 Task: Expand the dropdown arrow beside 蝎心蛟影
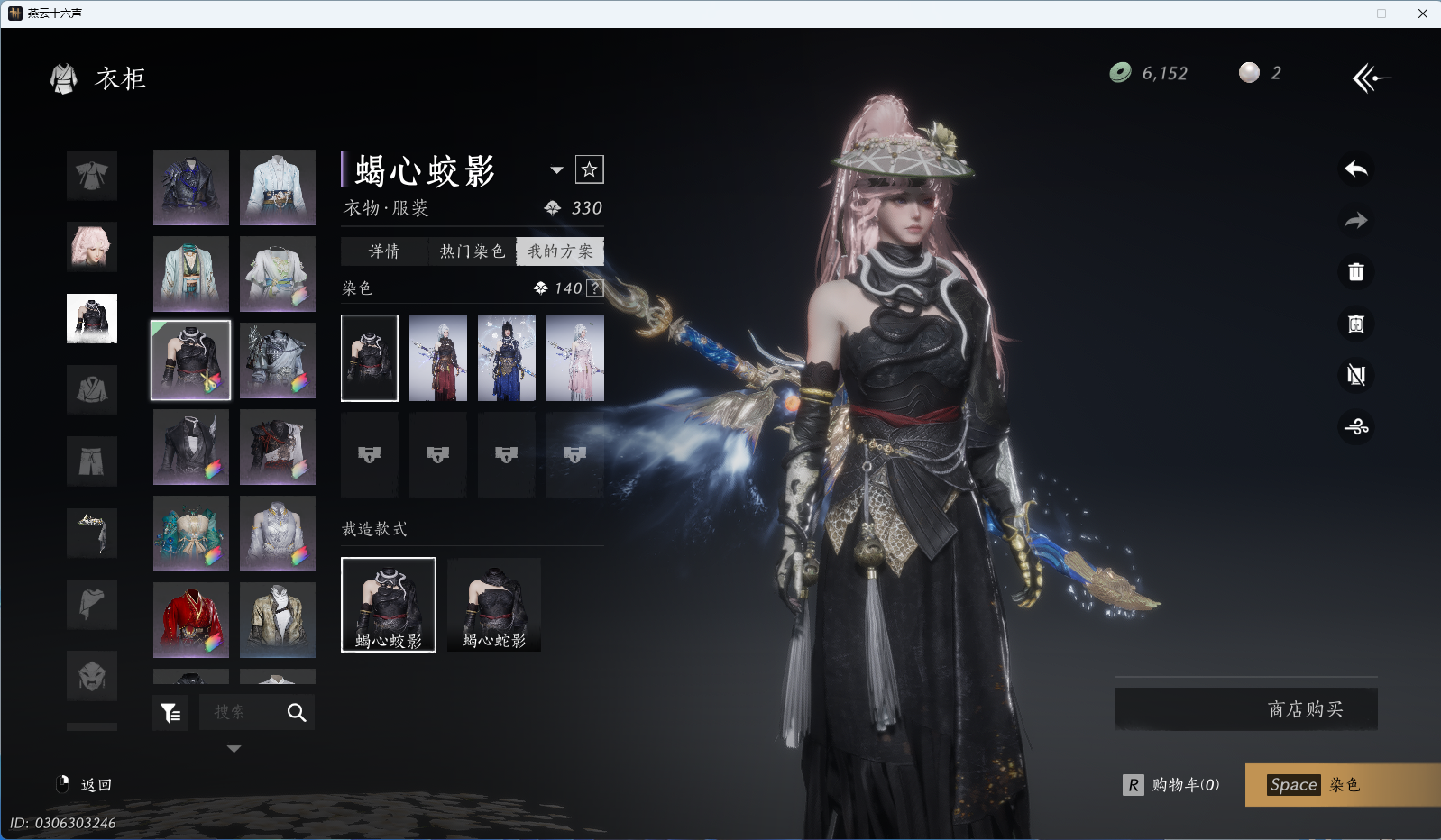pyautogui.click(x=556, y=170)
